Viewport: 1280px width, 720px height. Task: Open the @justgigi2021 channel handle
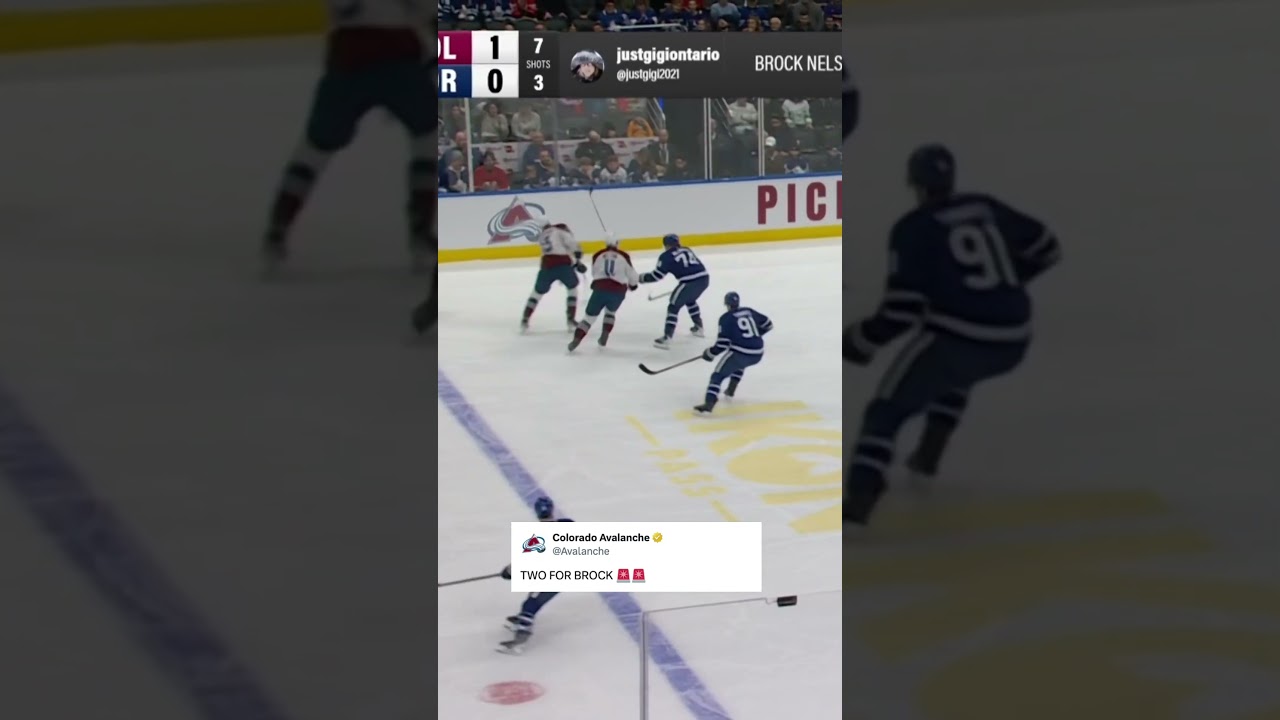click(x=648, y=75)
